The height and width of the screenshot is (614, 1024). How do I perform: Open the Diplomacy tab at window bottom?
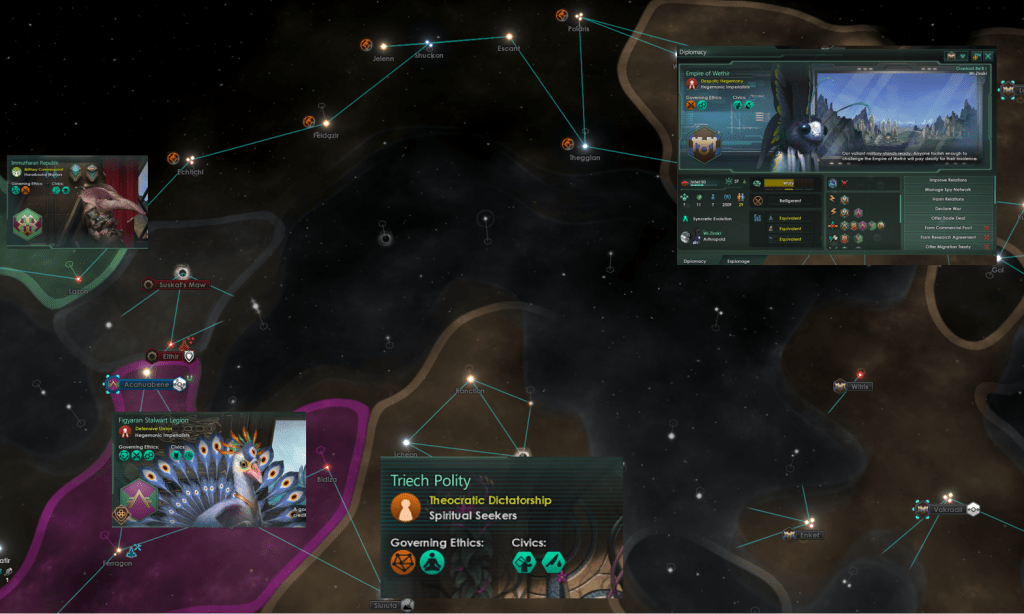pos(694,260)
